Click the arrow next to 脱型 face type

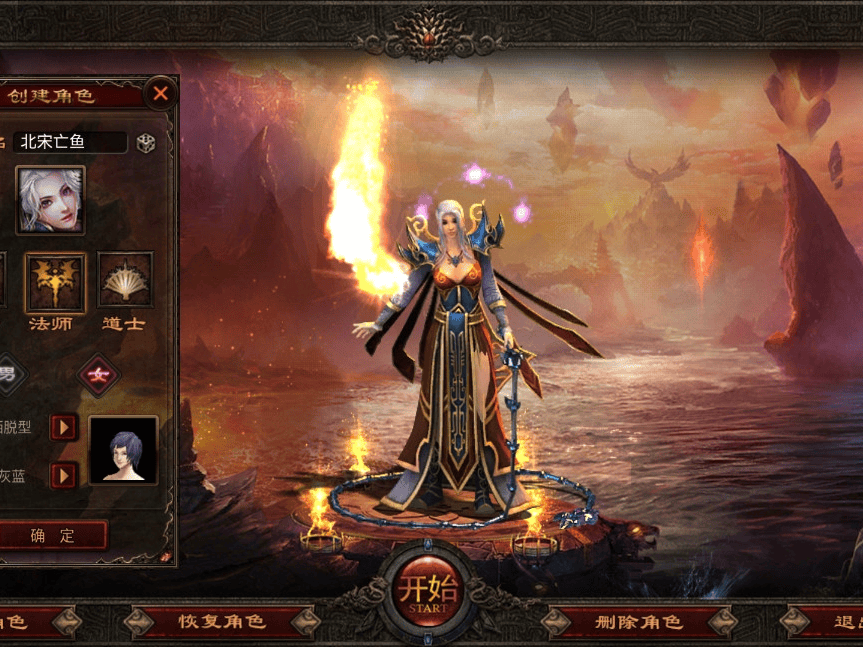[63, 428]
